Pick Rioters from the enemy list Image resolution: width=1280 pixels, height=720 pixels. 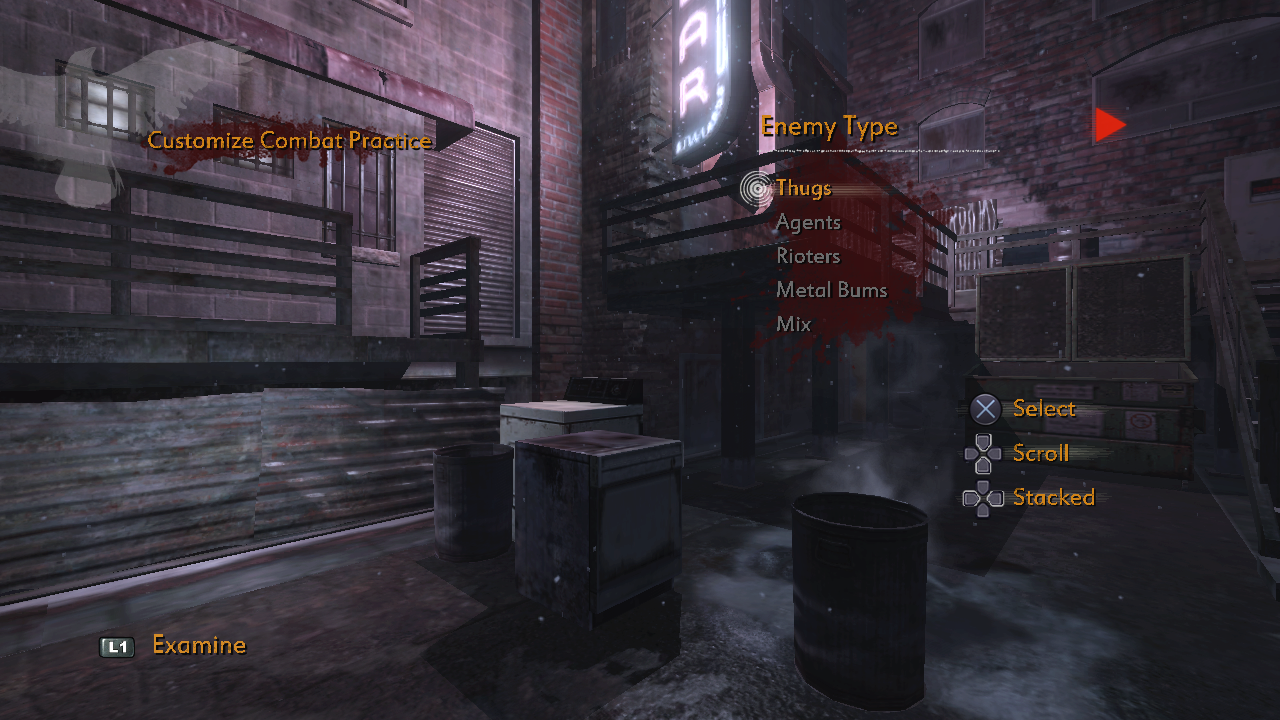coord(808,256)
